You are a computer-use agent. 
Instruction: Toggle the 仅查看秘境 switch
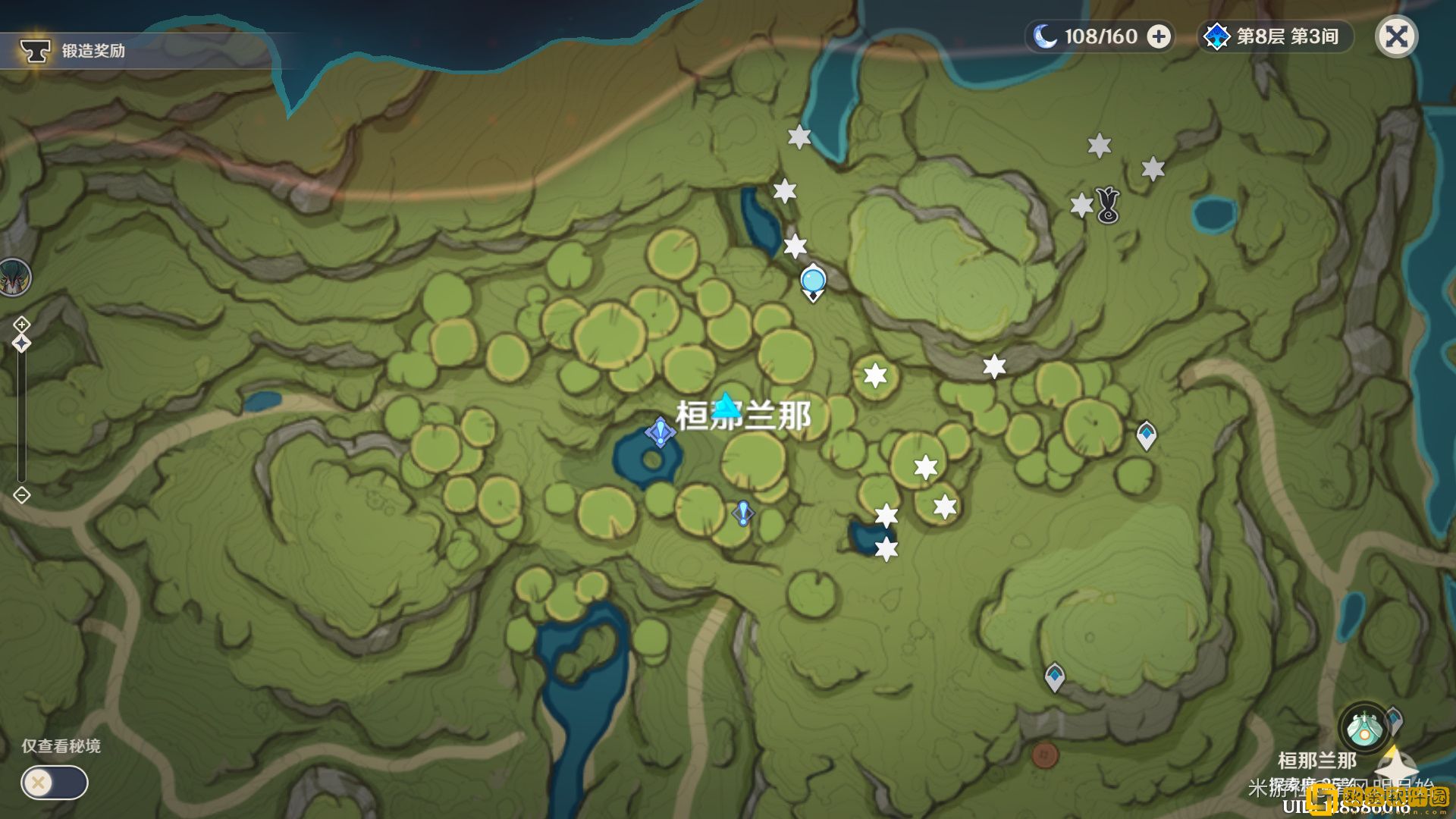point(54,782)
